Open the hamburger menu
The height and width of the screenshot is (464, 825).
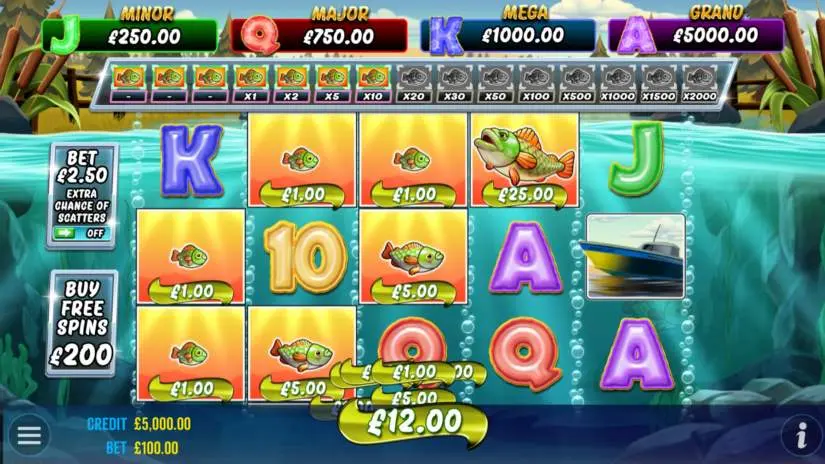point(29,435)
